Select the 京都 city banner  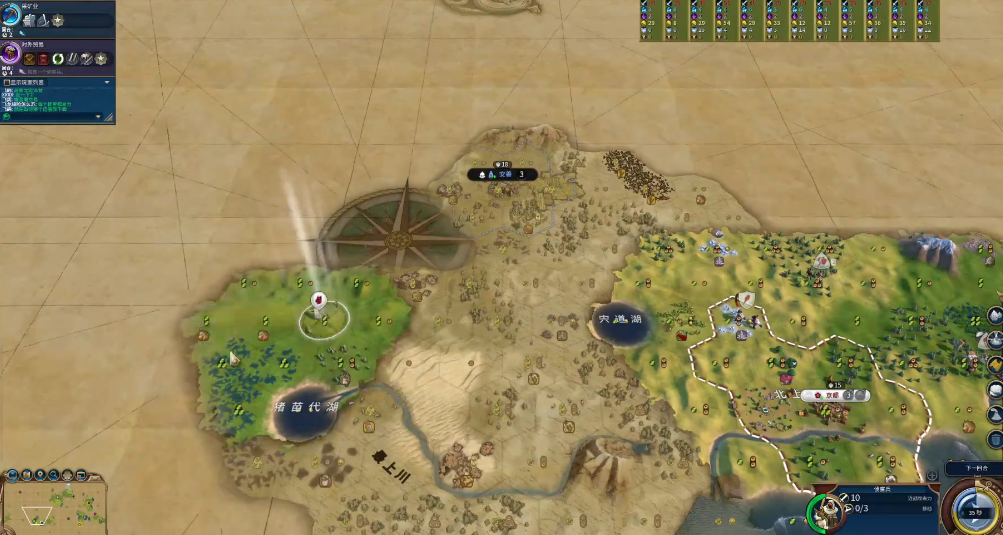[x=832, y=395]
